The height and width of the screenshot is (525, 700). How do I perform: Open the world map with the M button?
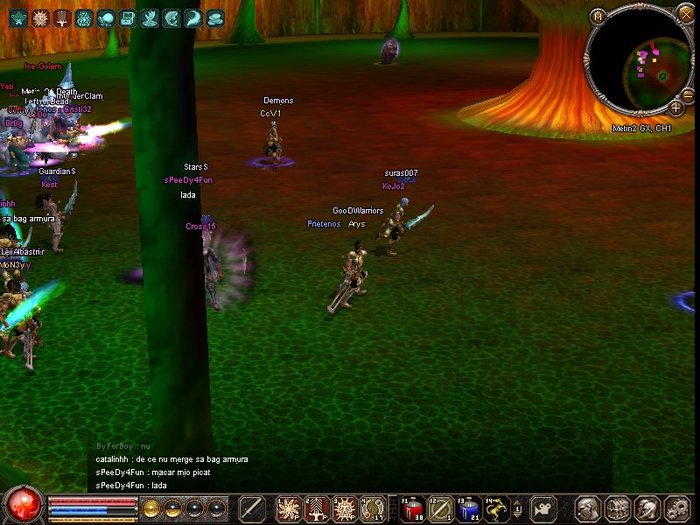coord(598,16)
